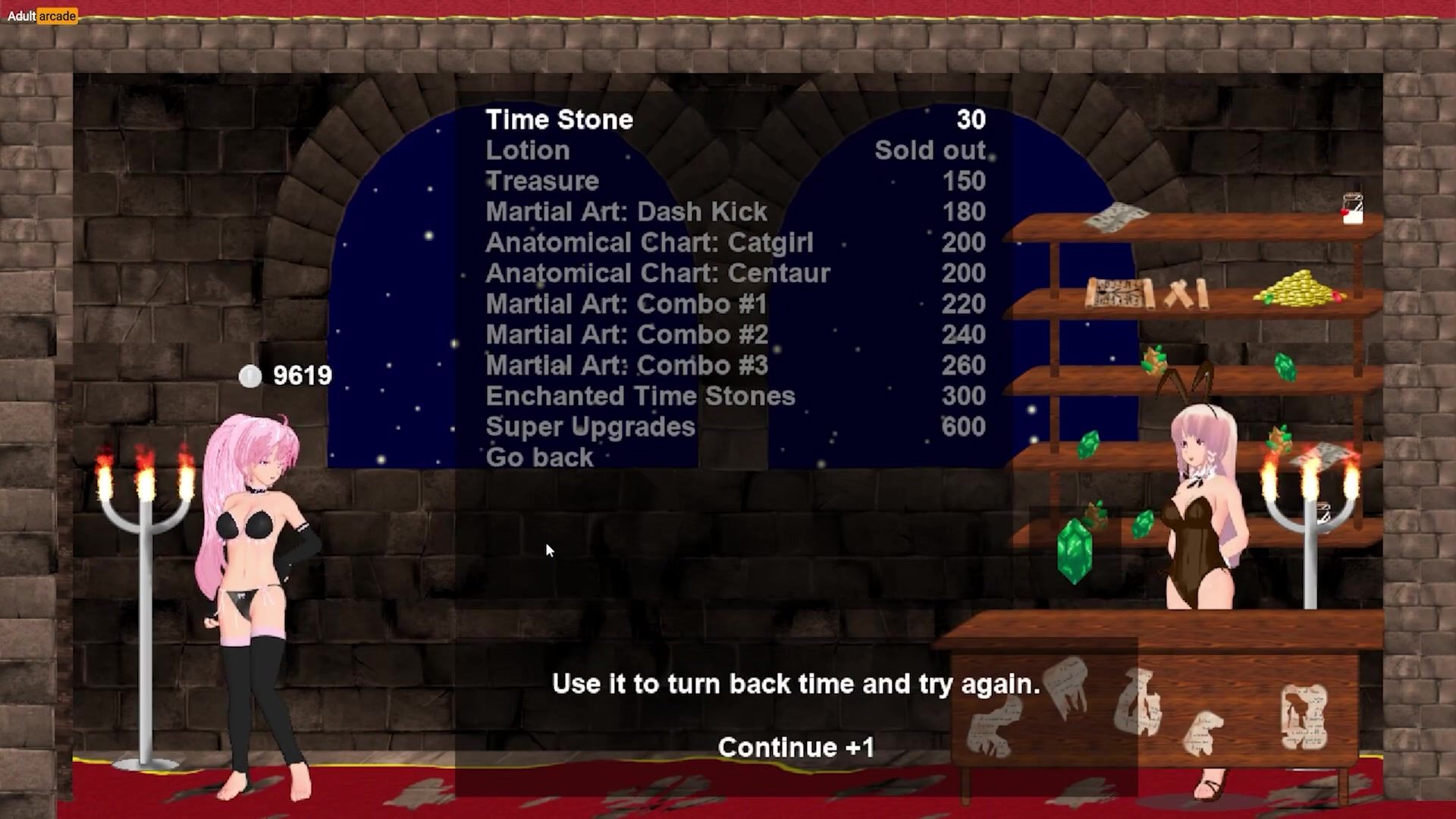Image resolution: width=1456 pixels, height=819 pixels.
Task: Select Martial Art: Dash Kick
Action: click(x=626, y=212)
